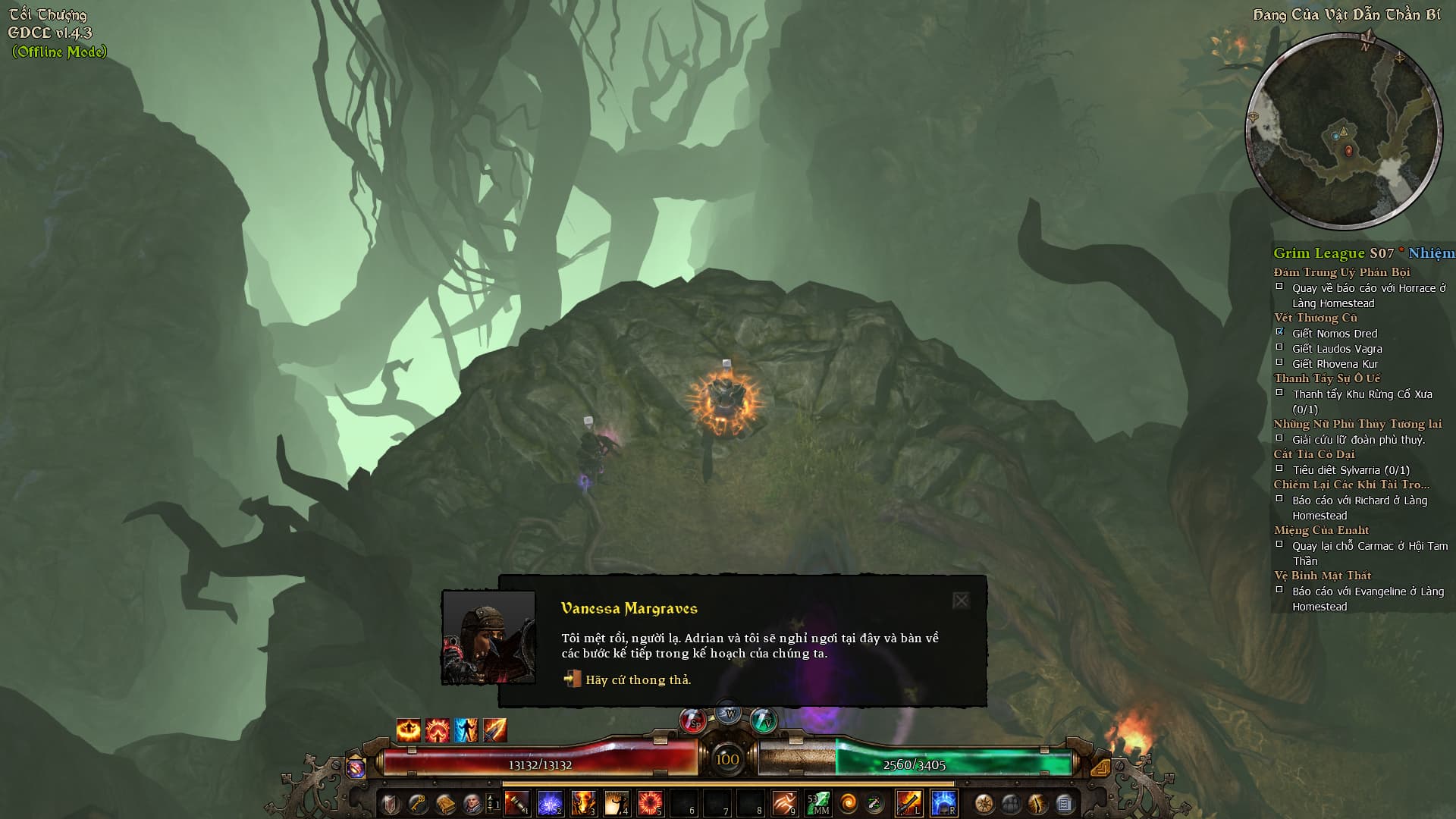Open the key icon menu button
This screenshot has height=819, width=1456.
pos(417,803)
